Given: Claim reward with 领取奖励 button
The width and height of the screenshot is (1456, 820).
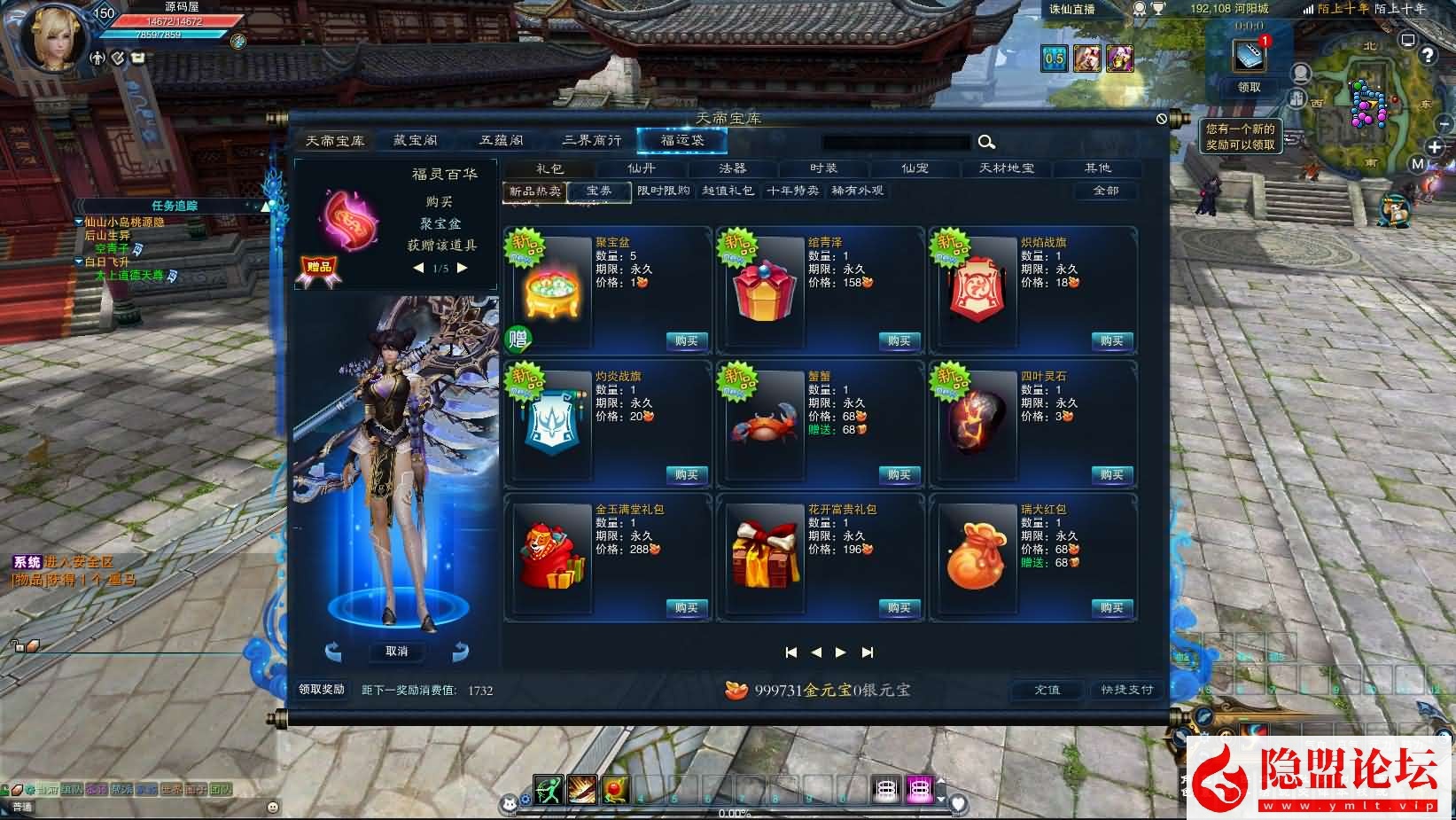Looking at the screenshot, I should point(321,690).
